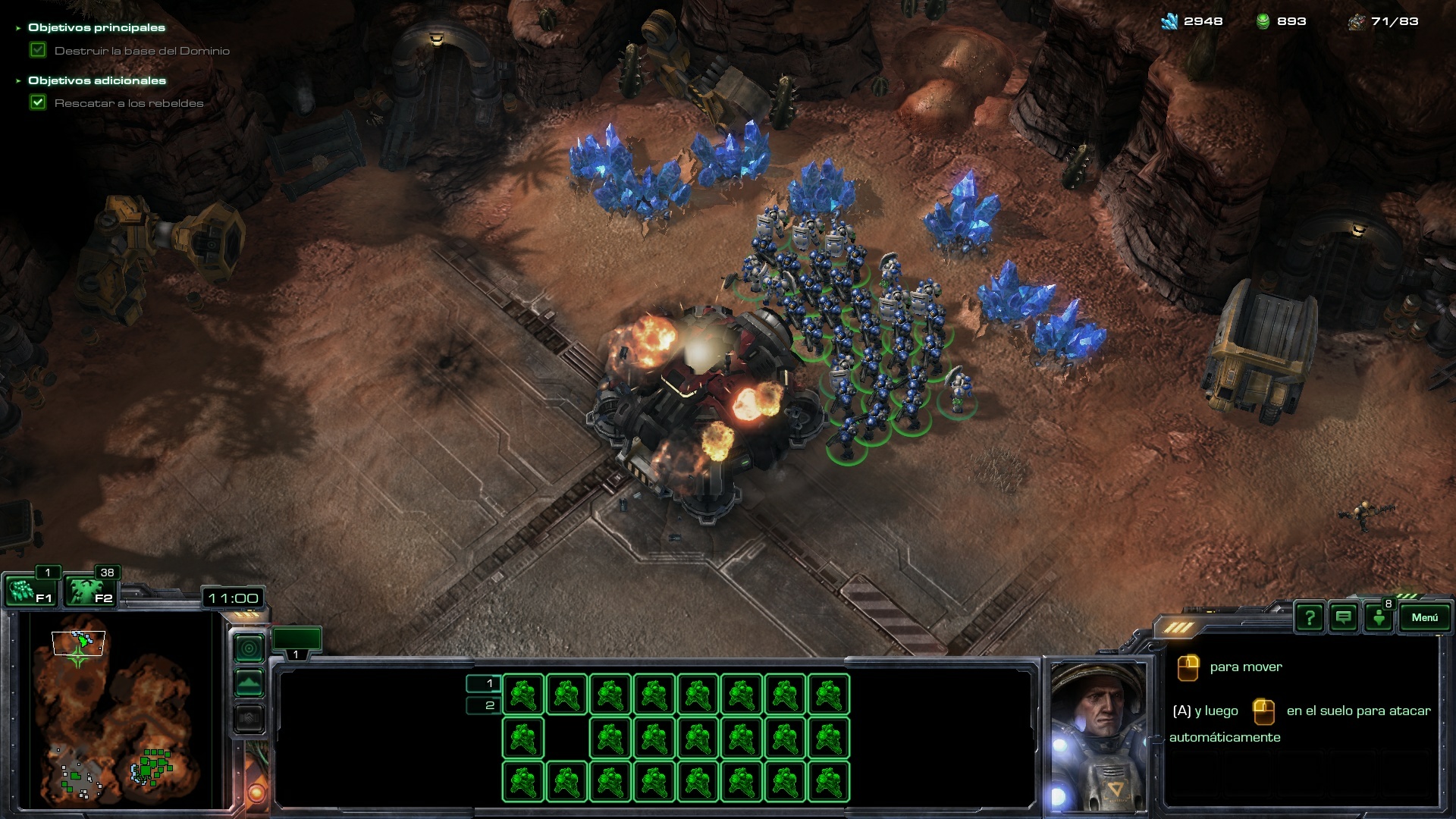The width and height of the screenshot is (1456, 819).
Task: Open the Menú button
Action: pyautogui.click(x=1424, y=617)
